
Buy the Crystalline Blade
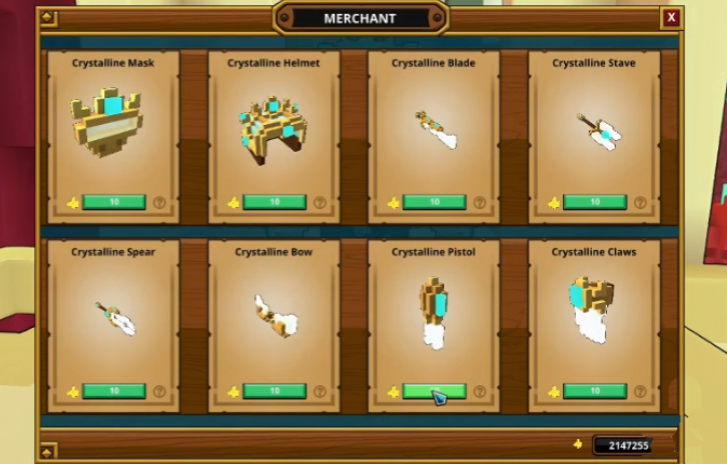tap(434, 202)
